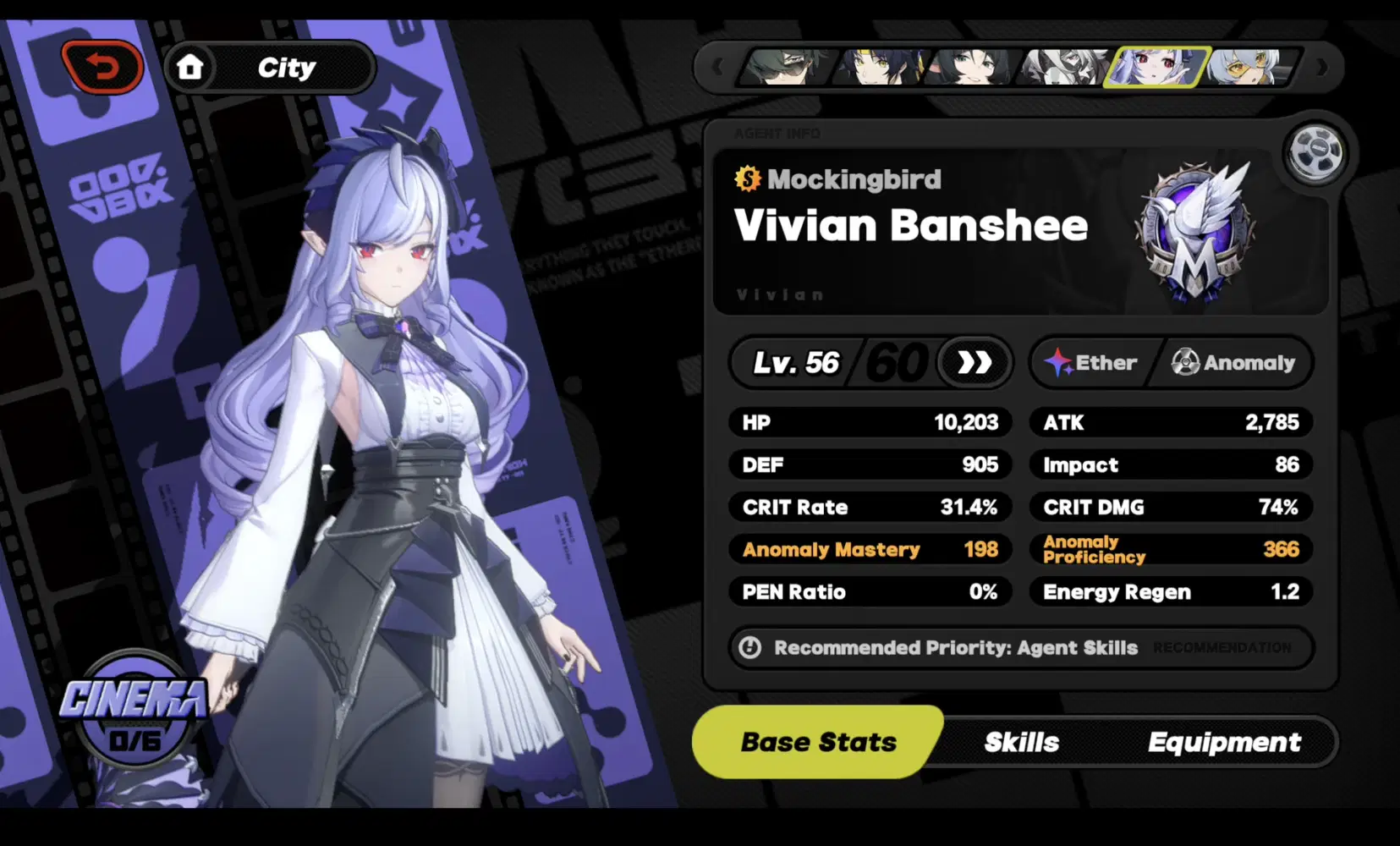Click the Ether attribute star icon
The width and height of the screenshot is (1400, 846).
pos(1059,362)
